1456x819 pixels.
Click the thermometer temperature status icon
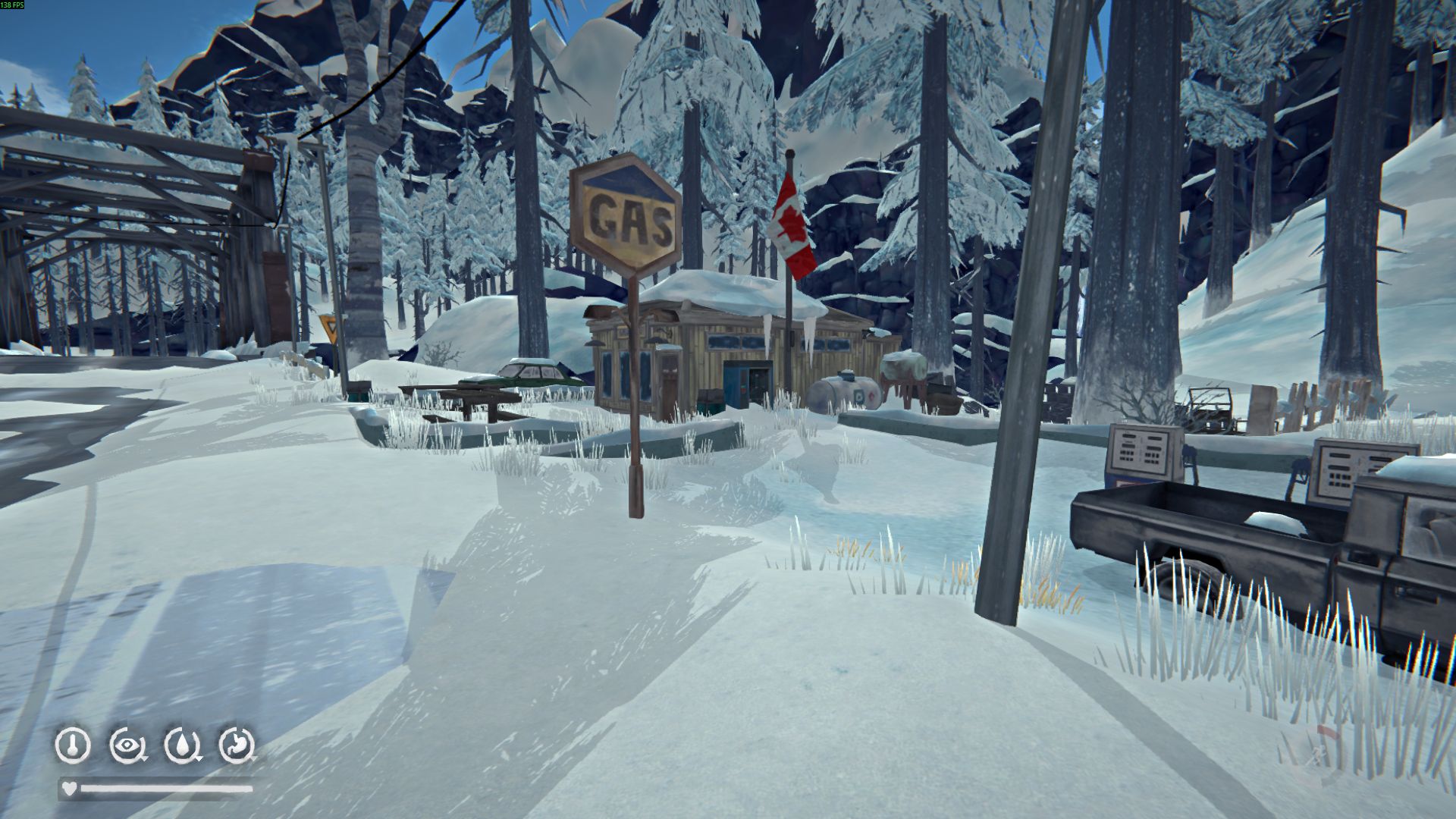tap(73, 745)
